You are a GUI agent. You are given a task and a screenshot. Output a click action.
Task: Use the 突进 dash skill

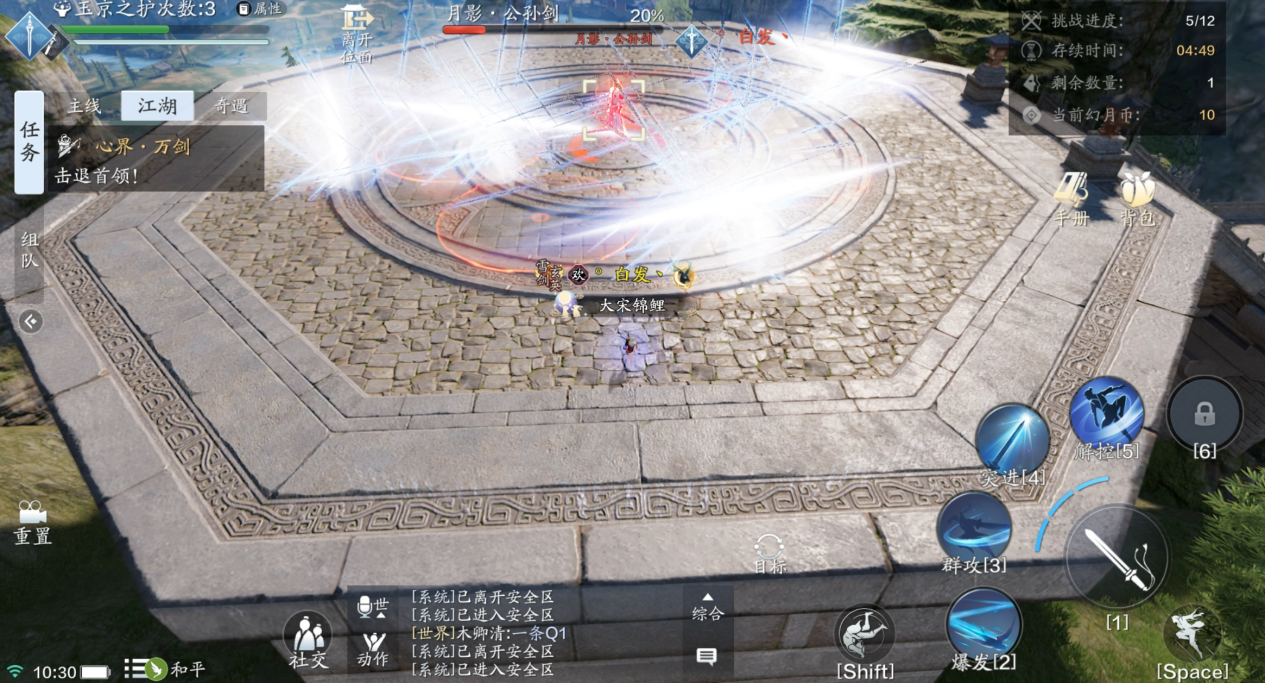coord(1012,441)
